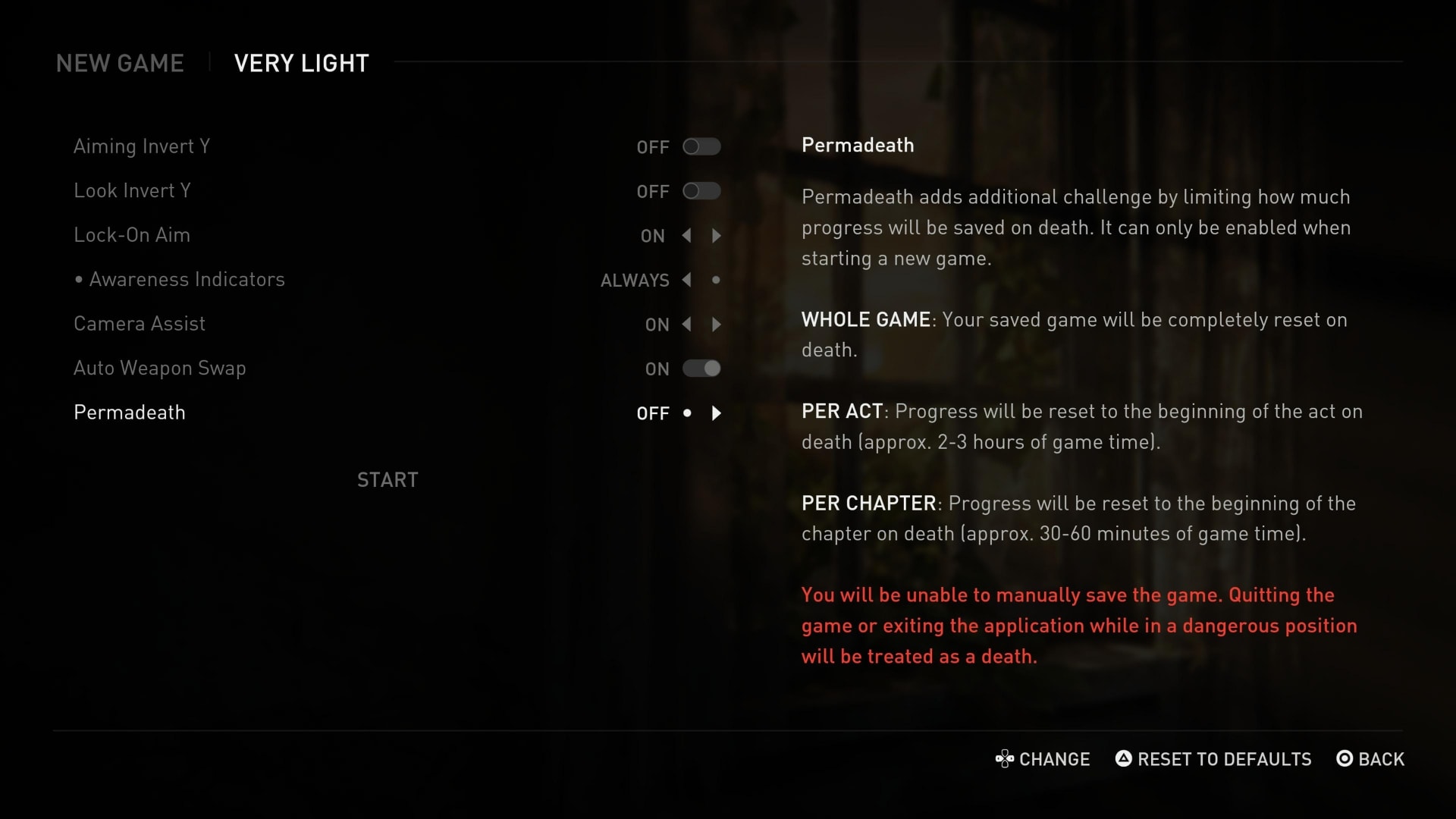Viewport: 1456px width, 819px height.
Task: Toggle the Aiming Invert Y switch
Action: point(701,146)
